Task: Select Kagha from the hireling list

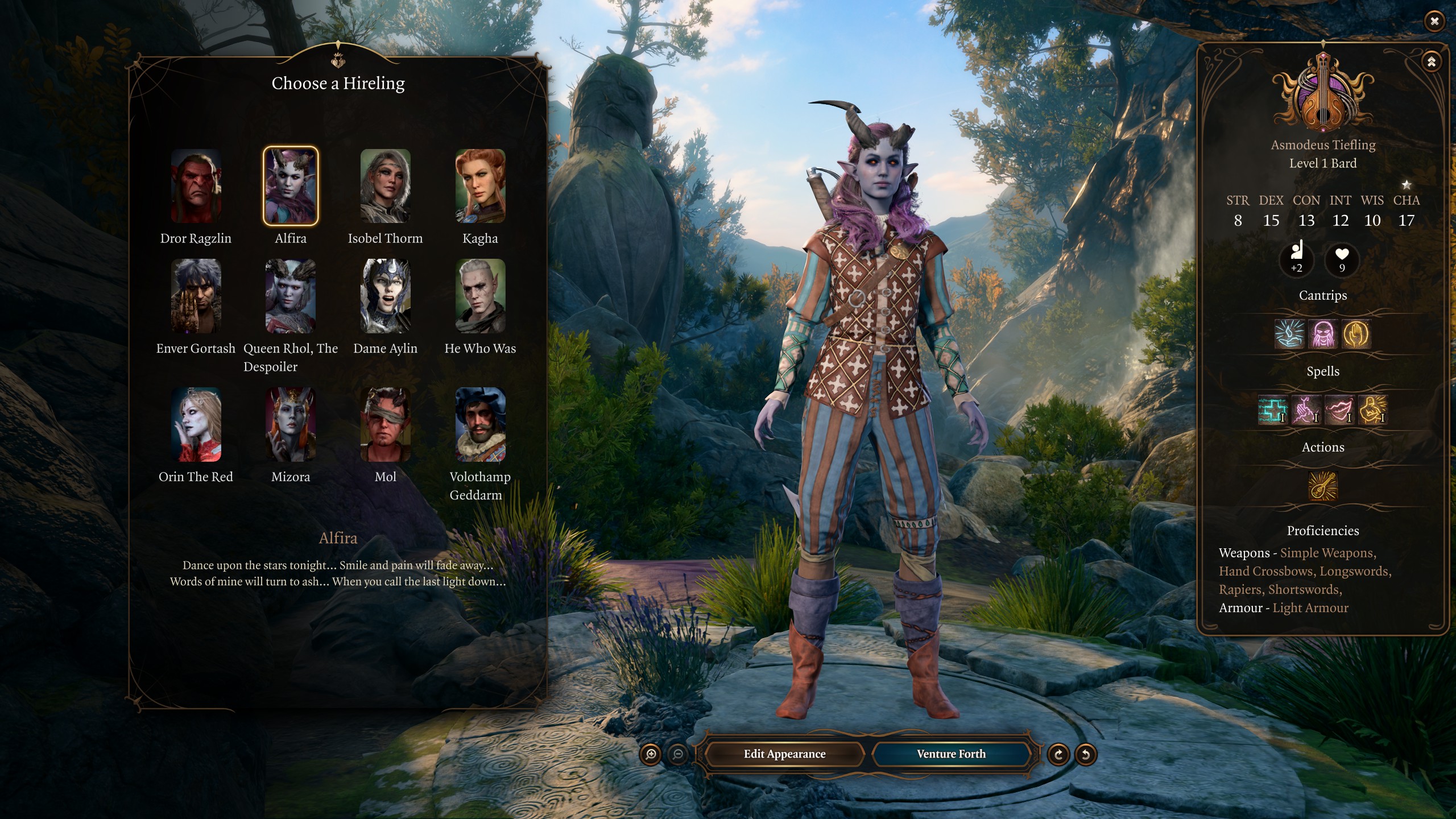Action: tap(480, 186)
